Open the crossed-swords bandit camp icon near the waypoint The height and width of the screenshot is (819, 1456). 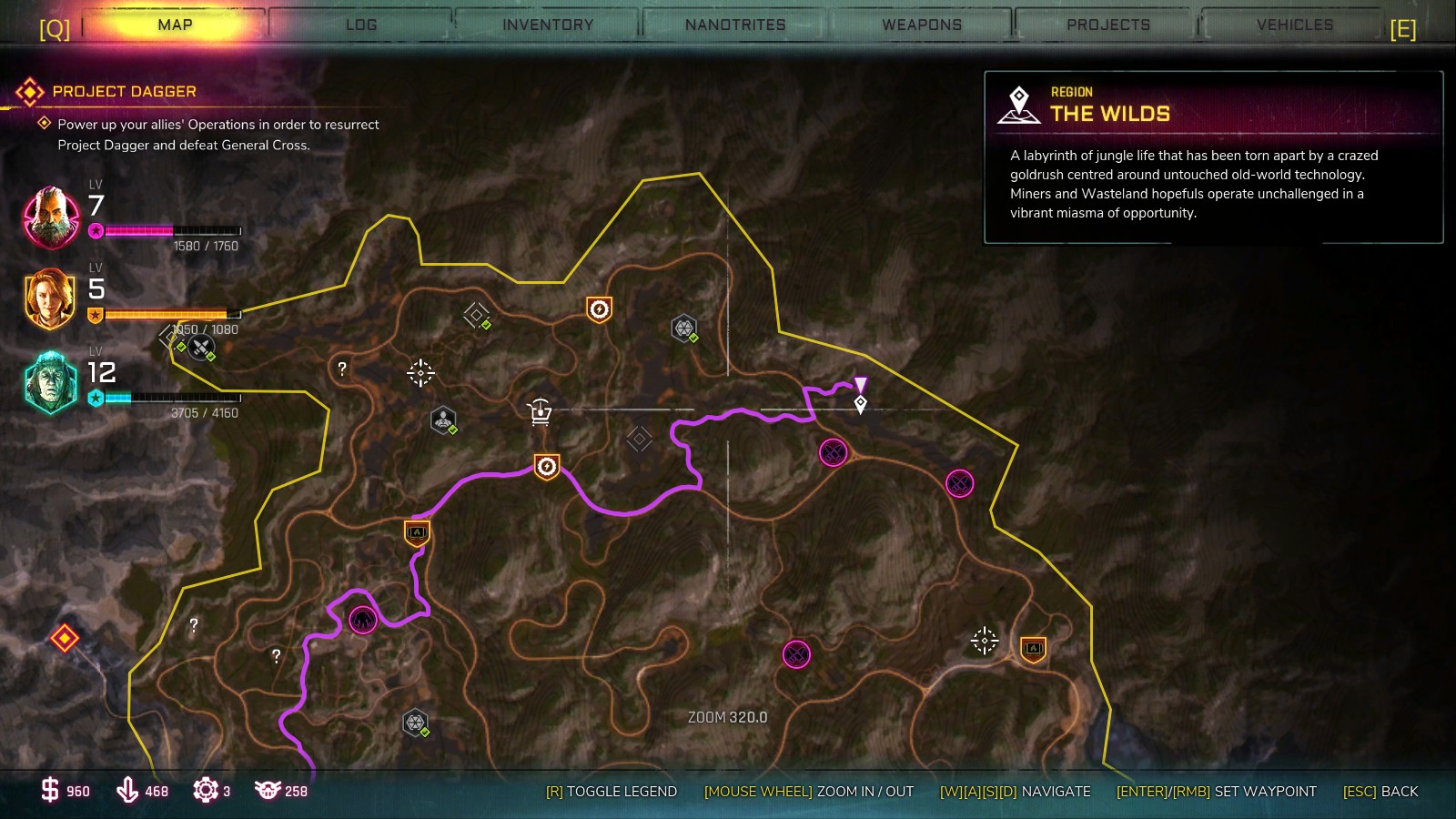tap(832, 452)
